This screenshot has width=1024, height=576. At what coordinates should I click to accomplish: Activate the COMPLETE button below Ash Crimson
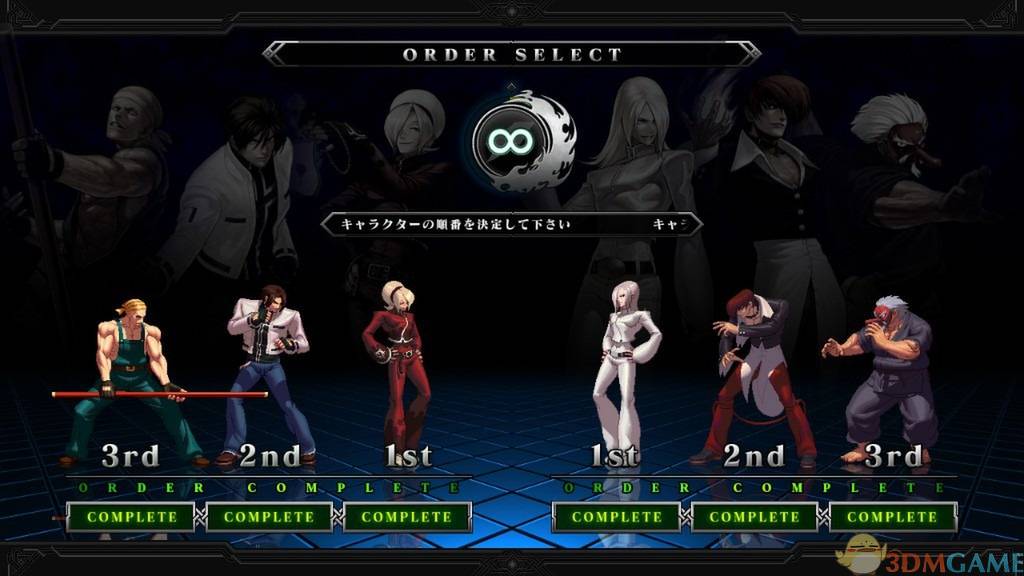[406, 517]
